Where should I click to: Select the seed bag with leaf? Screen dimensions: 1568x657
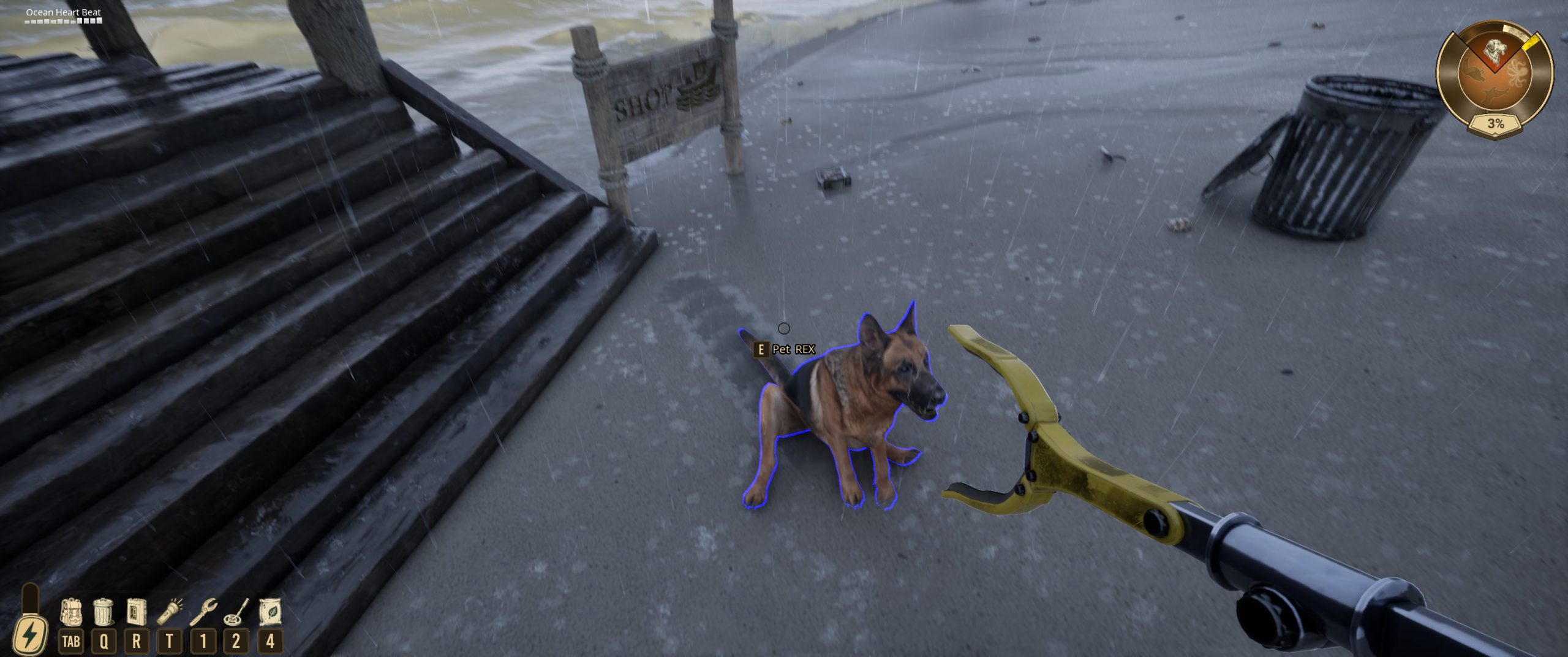tap(269, 612)
